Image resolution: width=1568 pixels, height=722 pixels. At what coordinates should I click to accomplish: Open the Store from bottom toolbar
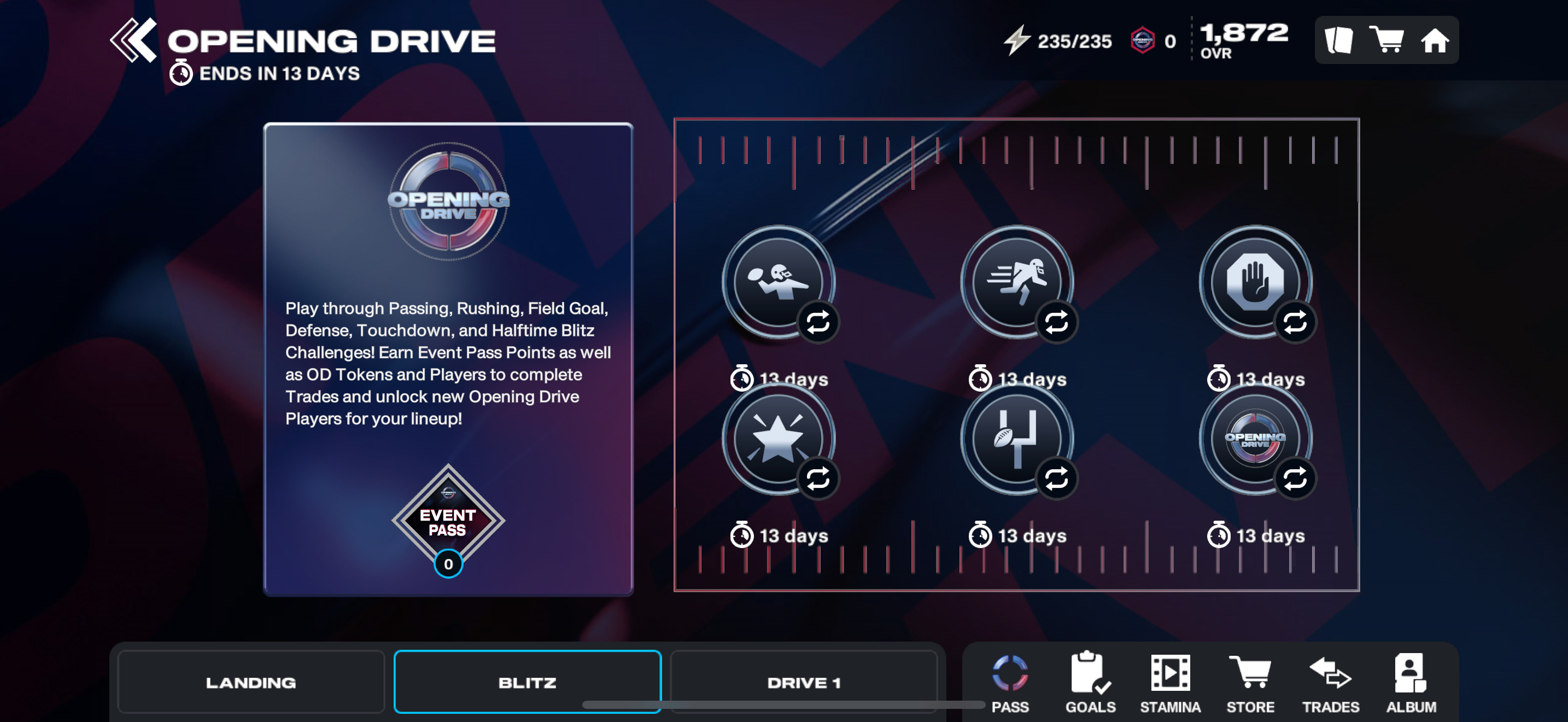click(x=1250, y=682)
